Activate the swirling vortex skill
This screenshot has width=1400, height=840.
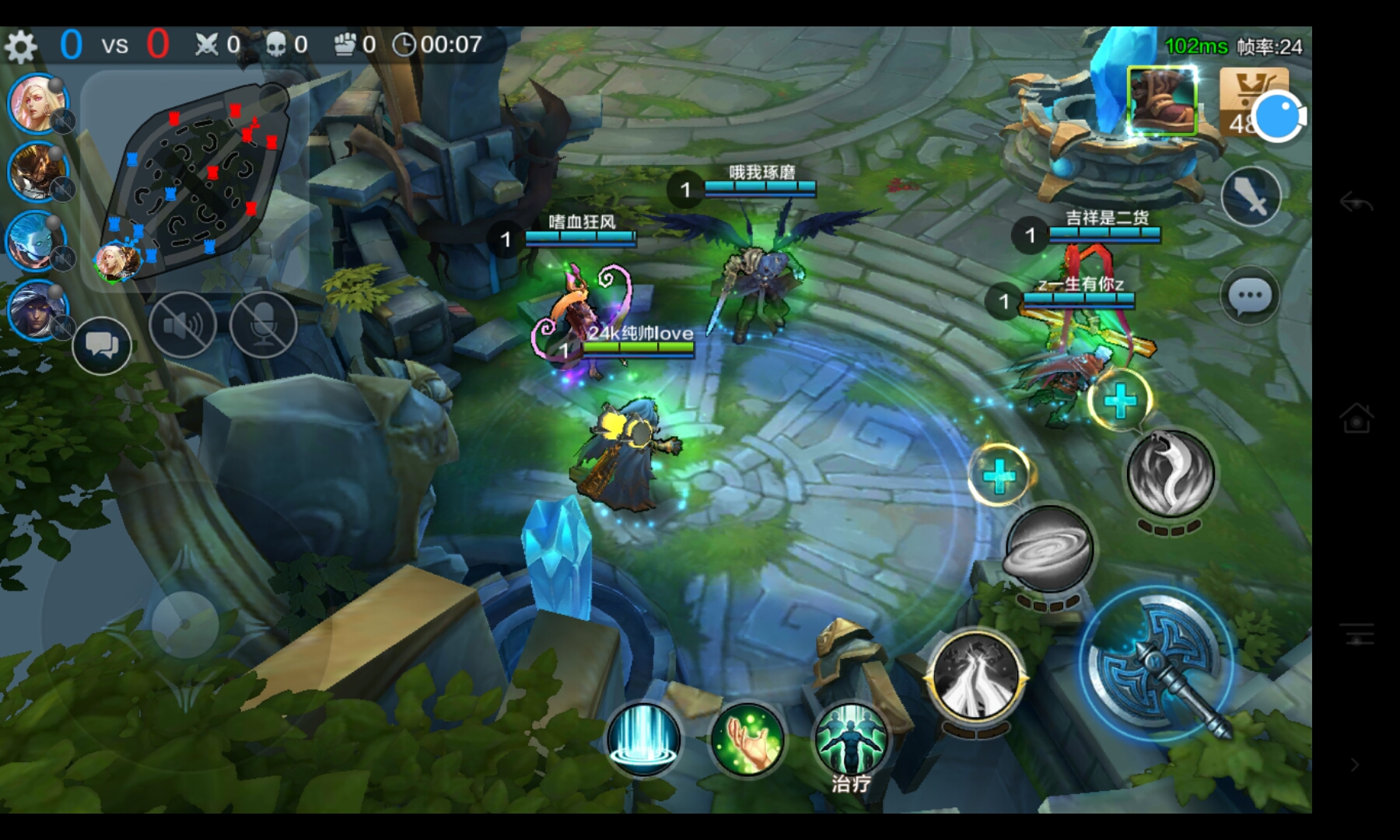(x=1049, y=550)
